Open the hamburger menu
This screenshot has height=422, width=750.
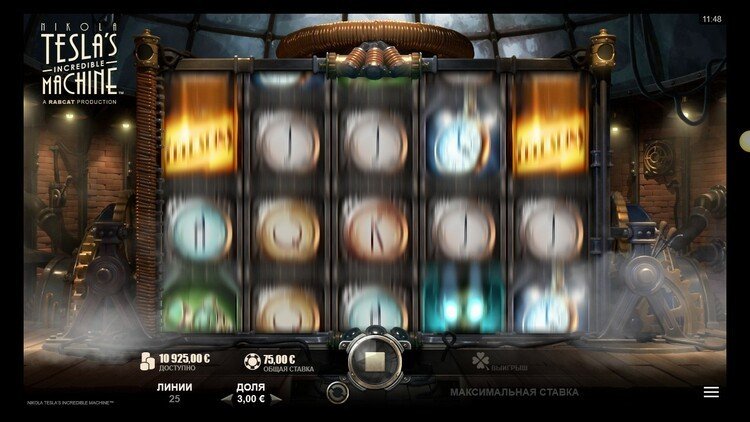point(711,392)
